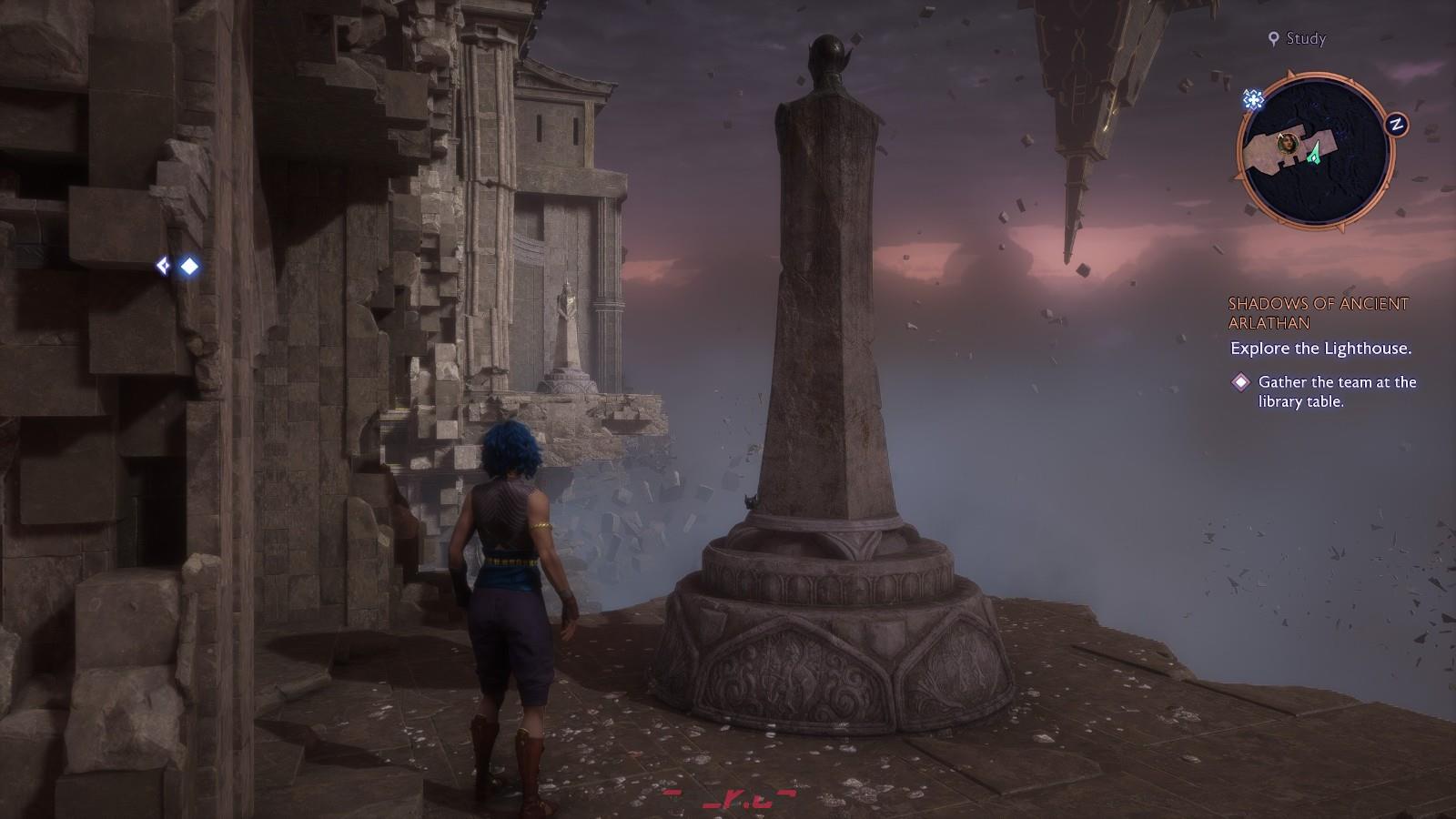Click the glowing quest marker on minimap edge

(1254, 99)
